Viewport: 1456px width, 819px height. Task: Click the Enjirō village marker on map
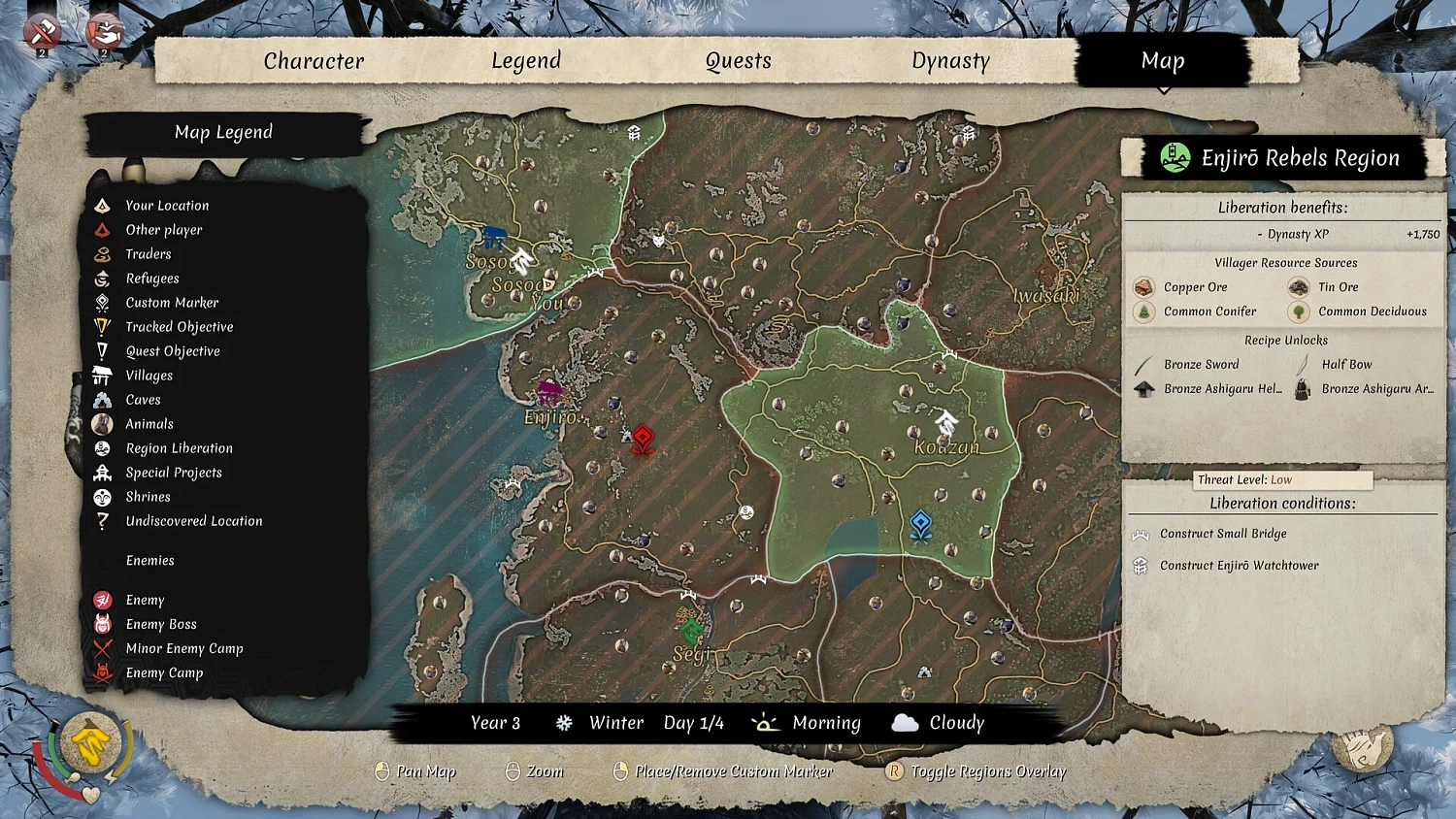click(549, 394)
